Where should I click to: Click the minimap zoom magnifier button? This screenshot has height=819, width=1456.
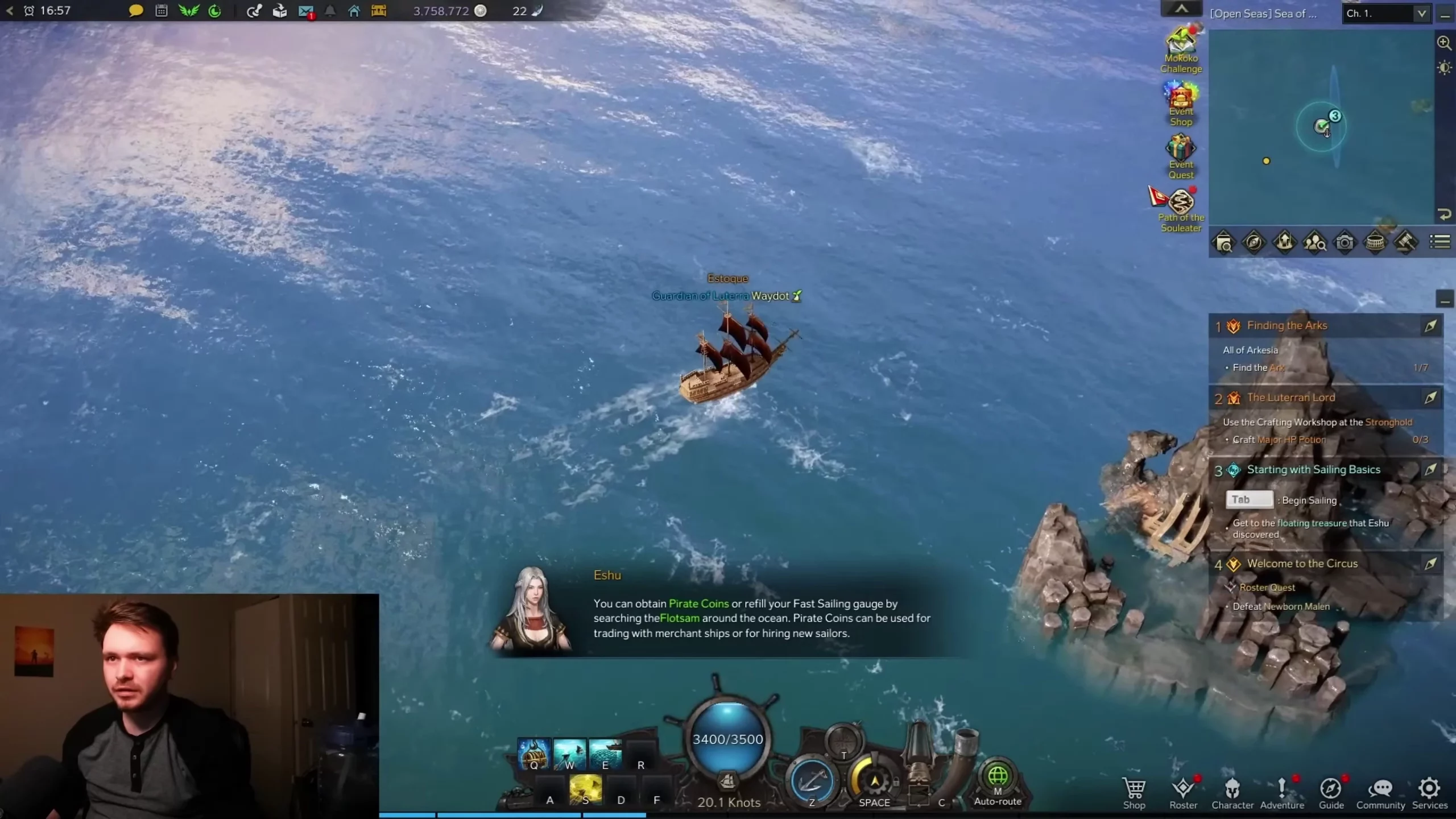(1444, 43)
